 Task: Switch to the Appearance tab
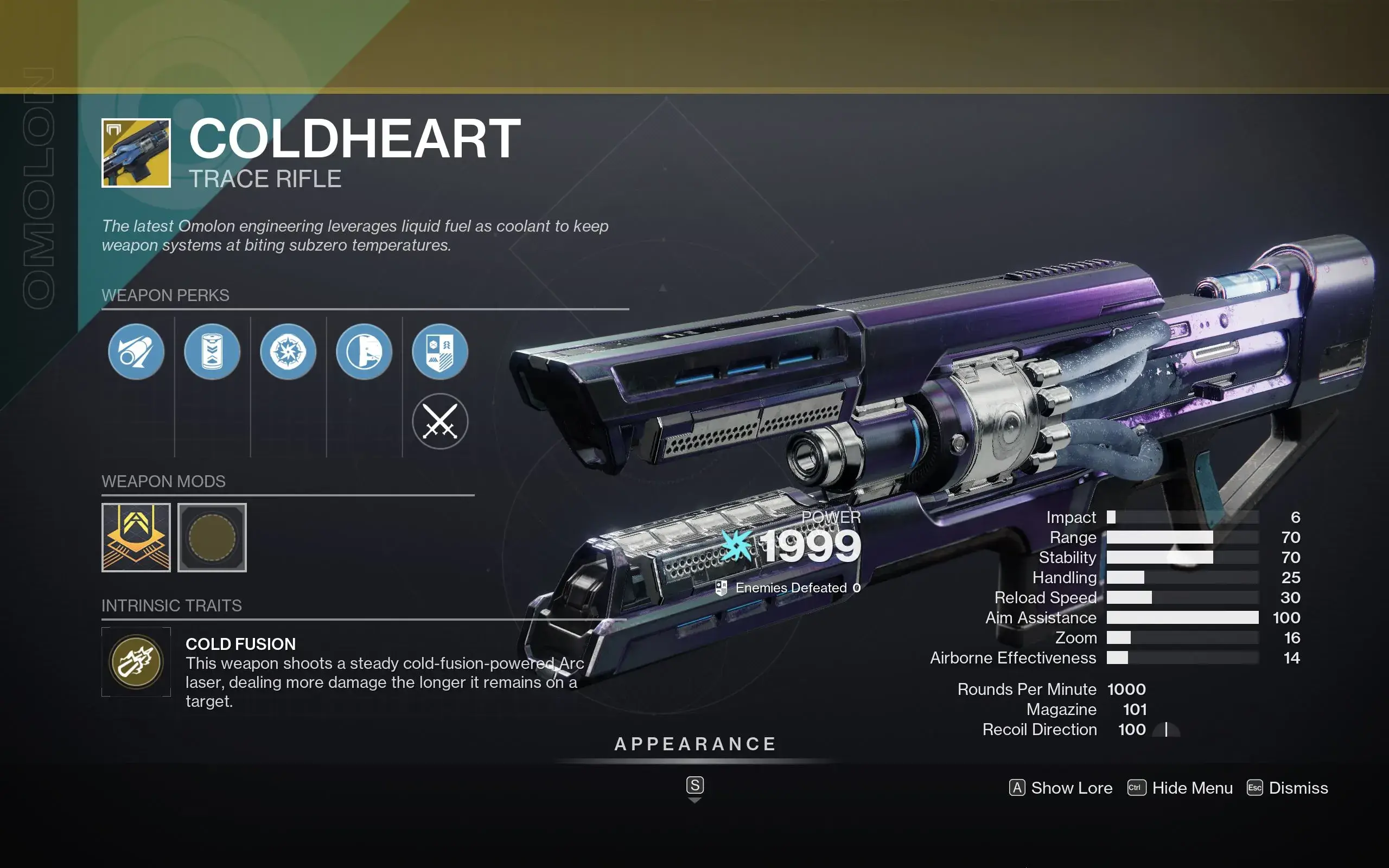click(696, 744)
